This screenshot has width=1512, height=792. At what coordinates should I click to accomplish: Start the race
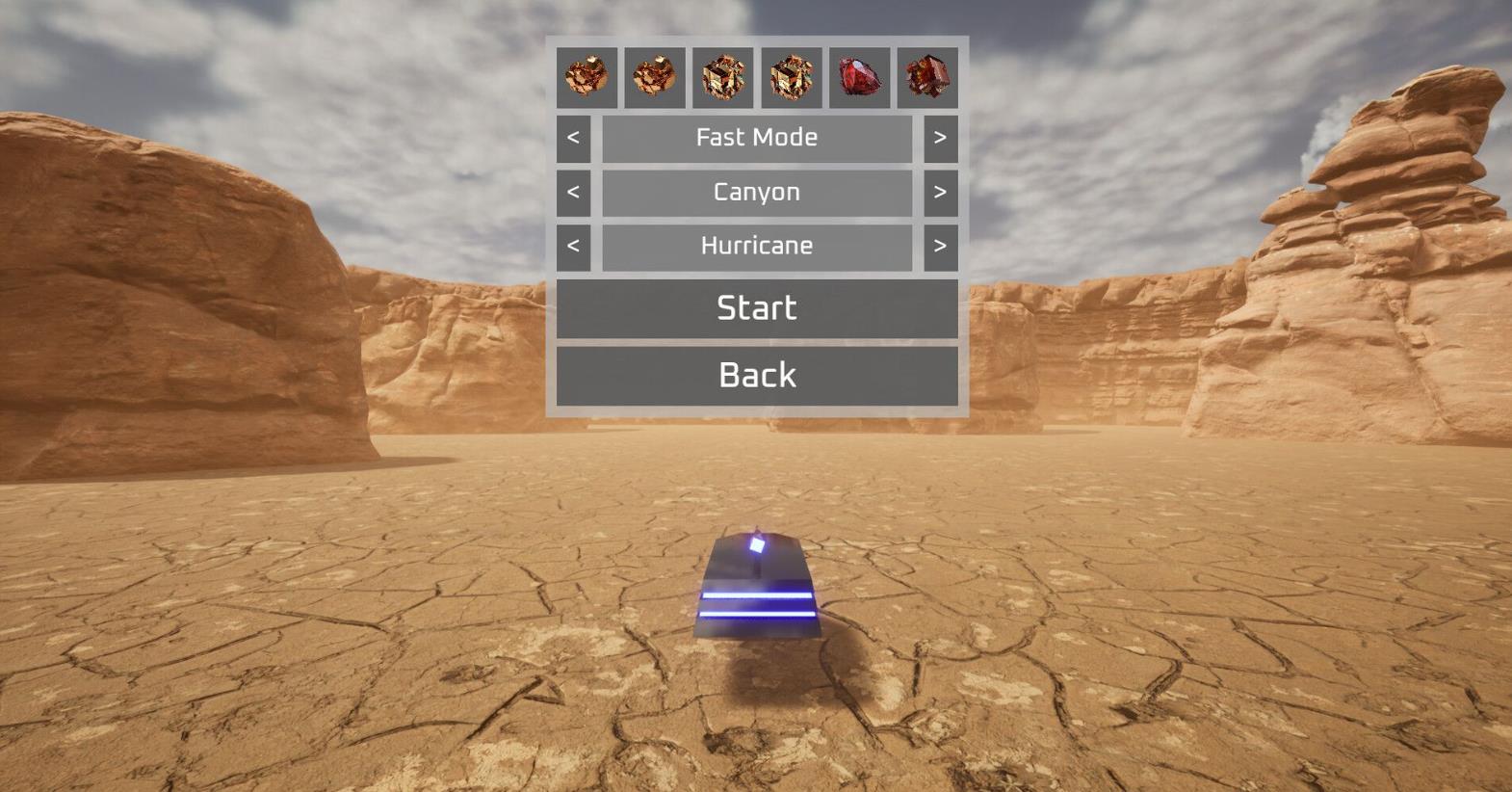coord(757,308)
